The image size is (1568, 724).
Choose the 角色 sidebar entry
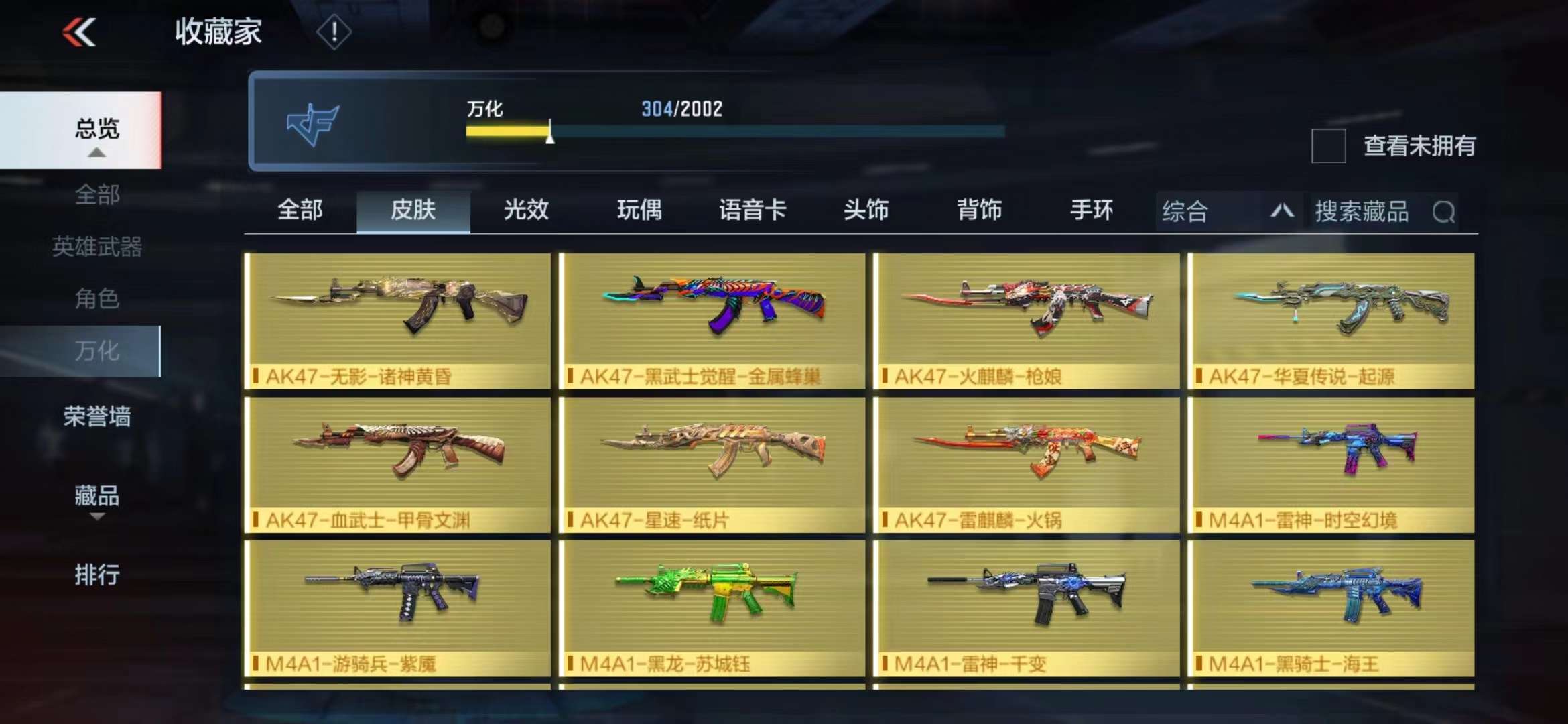click(x=96, y=298)
